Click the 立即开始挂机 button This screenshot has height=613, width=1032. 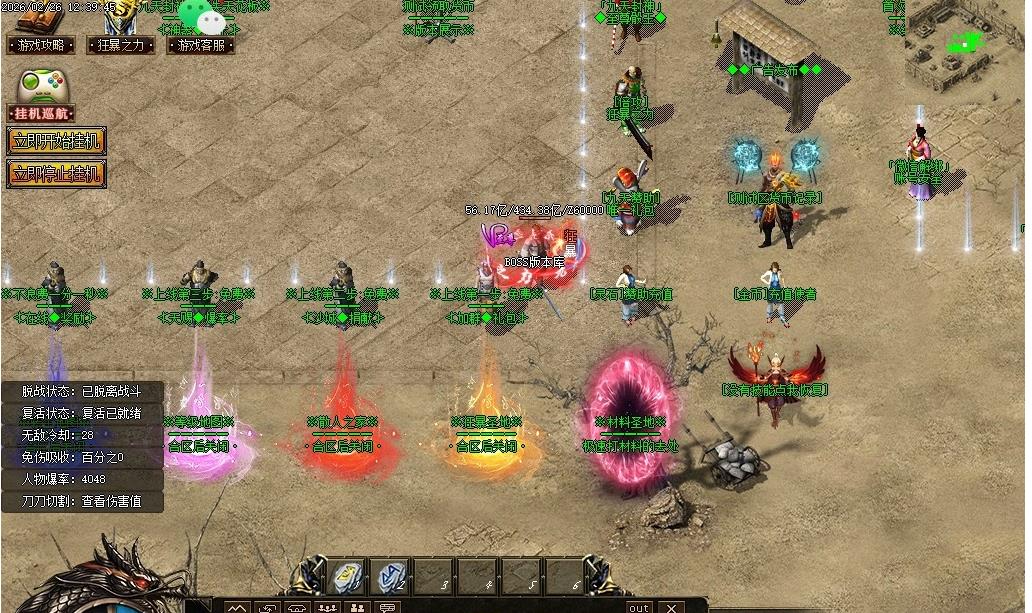(x=56, y=141)
